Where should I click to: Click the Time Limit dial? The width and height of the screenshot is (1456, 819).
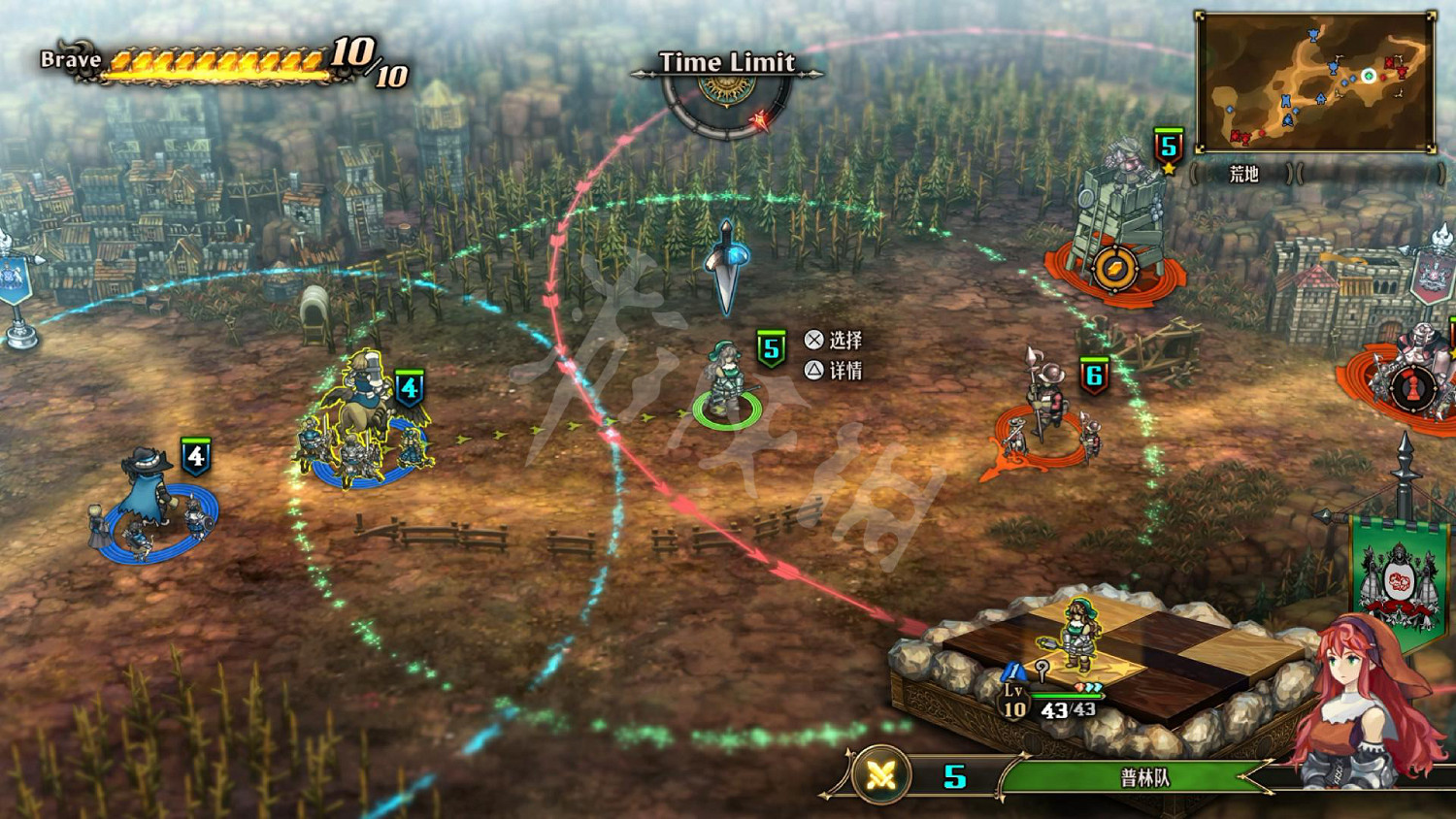click(x=727, y=101)
